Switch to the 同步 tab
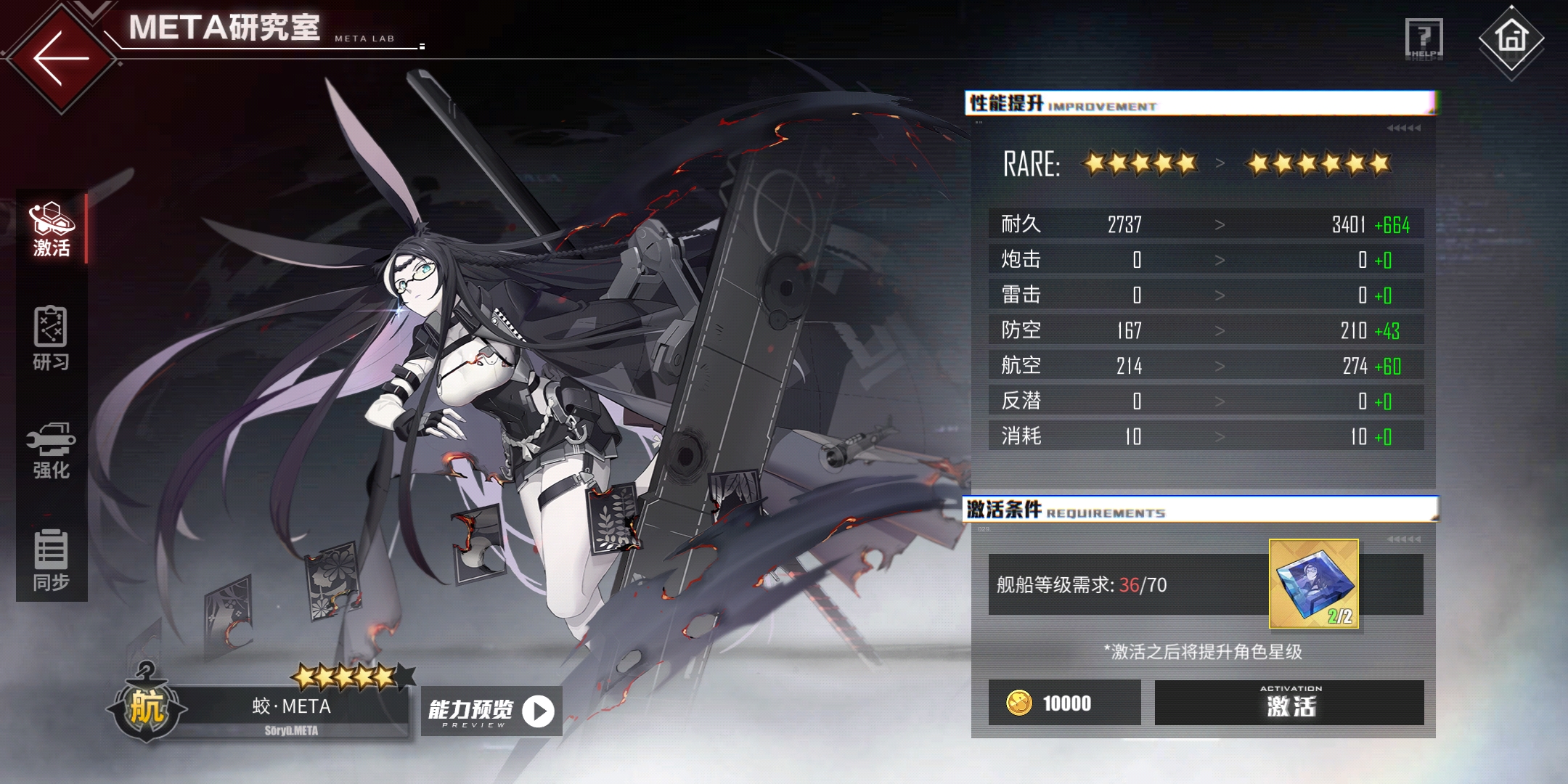 [51, 560]
